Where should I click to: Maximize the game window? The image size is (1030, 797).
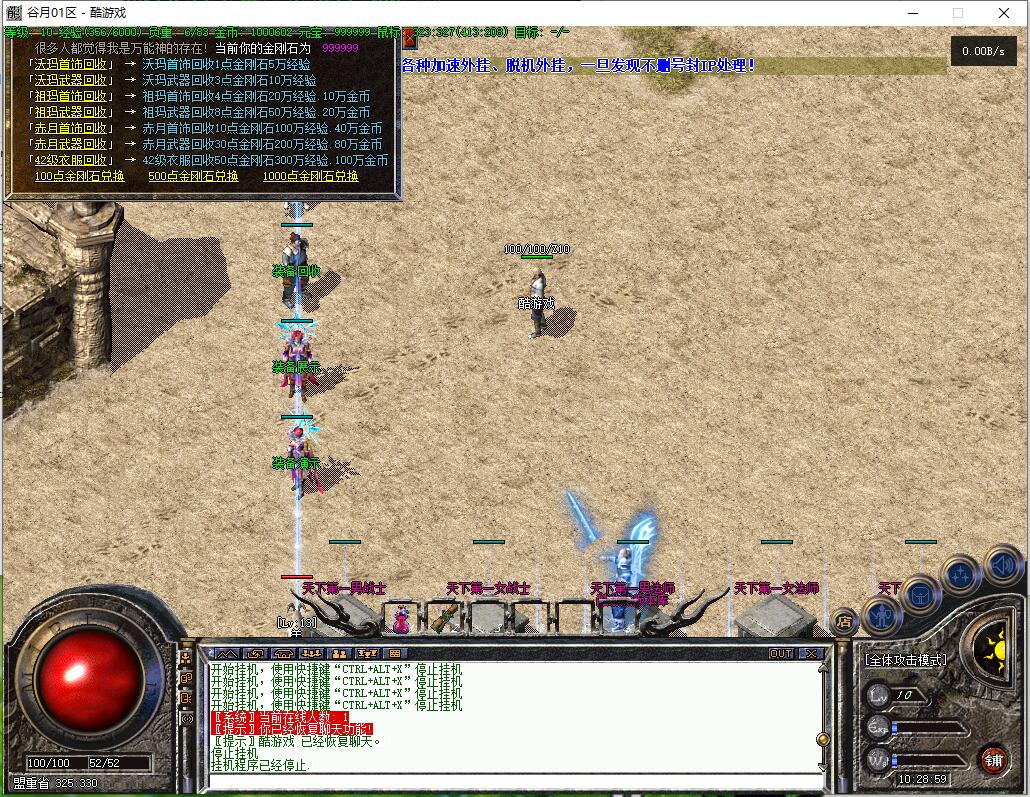(958, 13)
